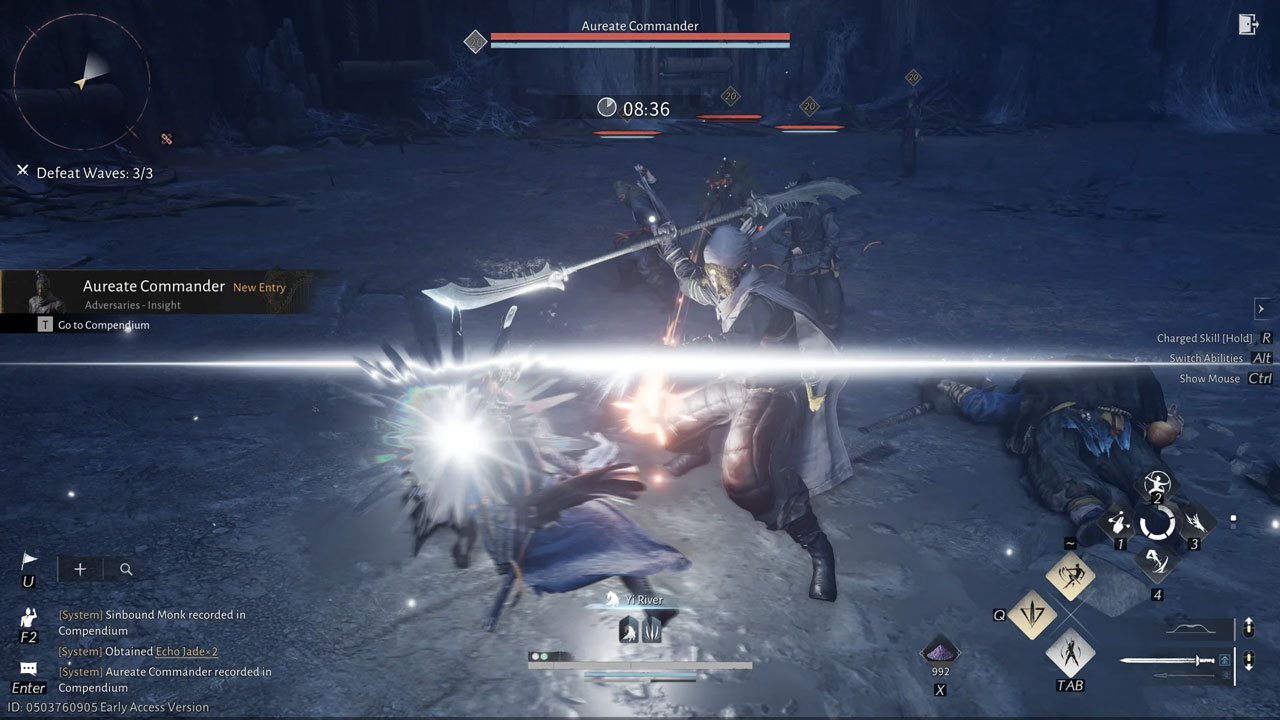Open the chat search magnifier
The height and width of the screenshot is (720, 1280).
[126, 569]
